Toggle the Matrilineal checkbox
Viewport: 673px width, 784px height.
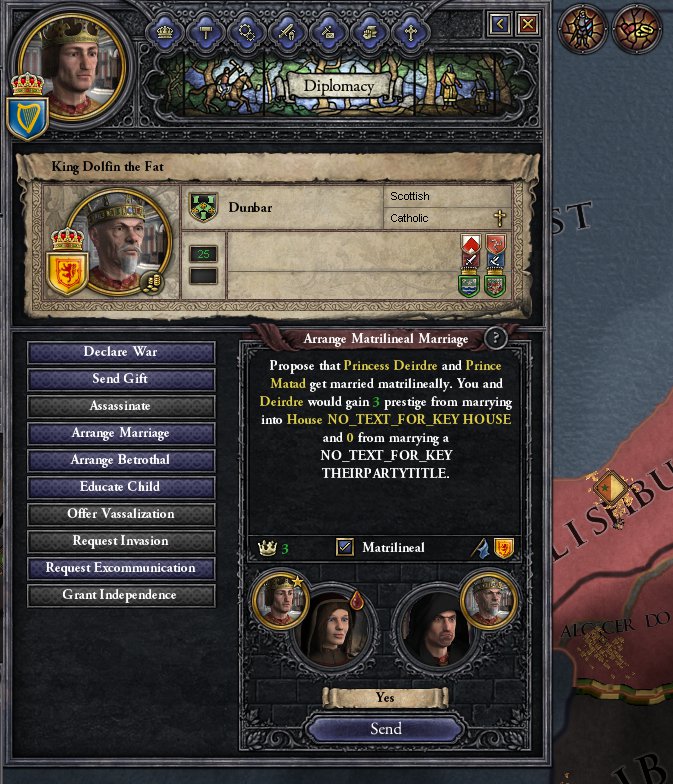click(x=345, y=547)
